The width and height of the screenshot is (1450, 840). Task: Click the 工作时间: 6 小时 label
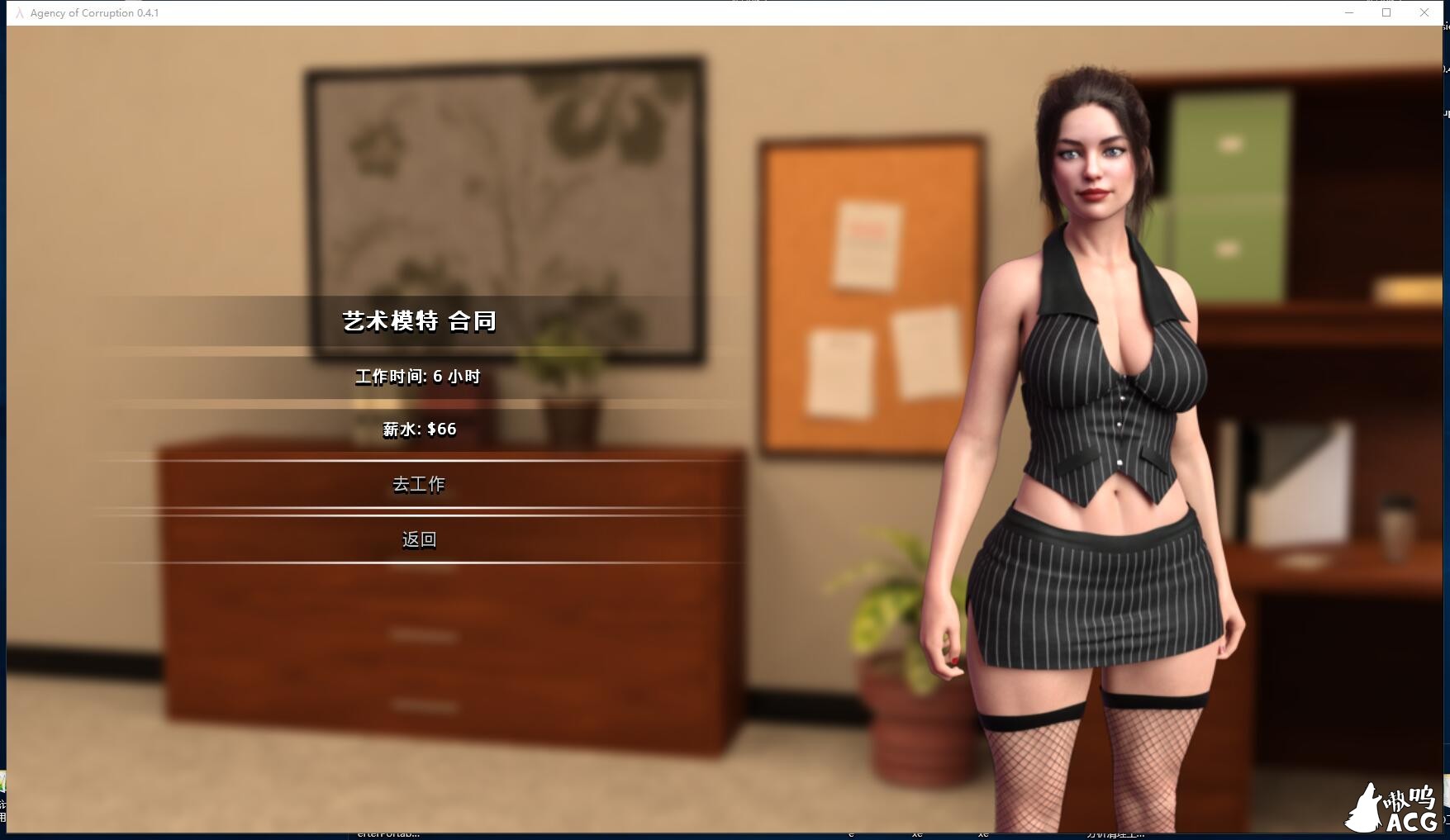tap(420, 375)
